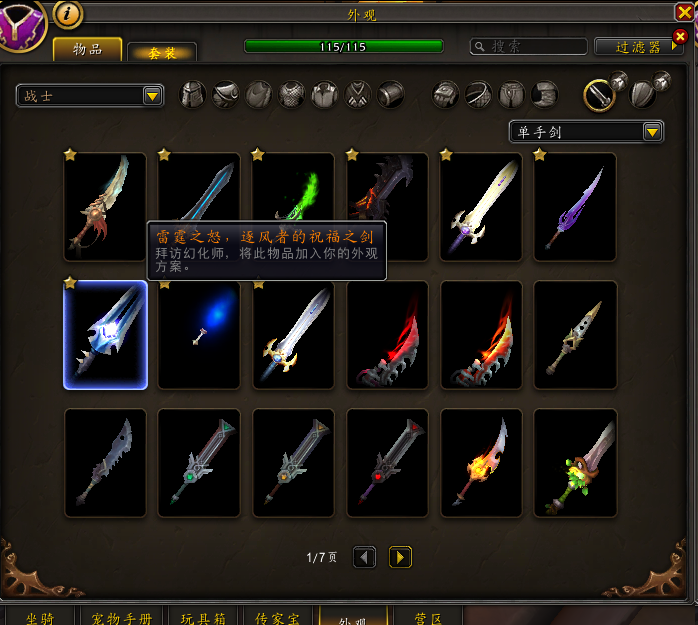698x625 pixels.
Task: Go to the next appearance page
Action: coord(400,557)
